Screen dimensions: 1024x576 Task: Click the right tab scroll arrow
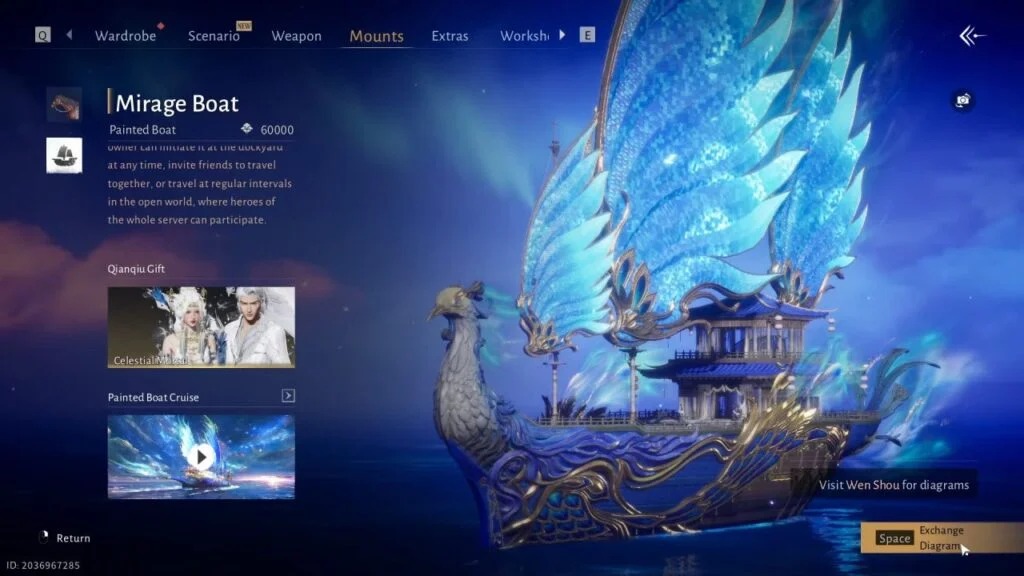pos(562,35)
